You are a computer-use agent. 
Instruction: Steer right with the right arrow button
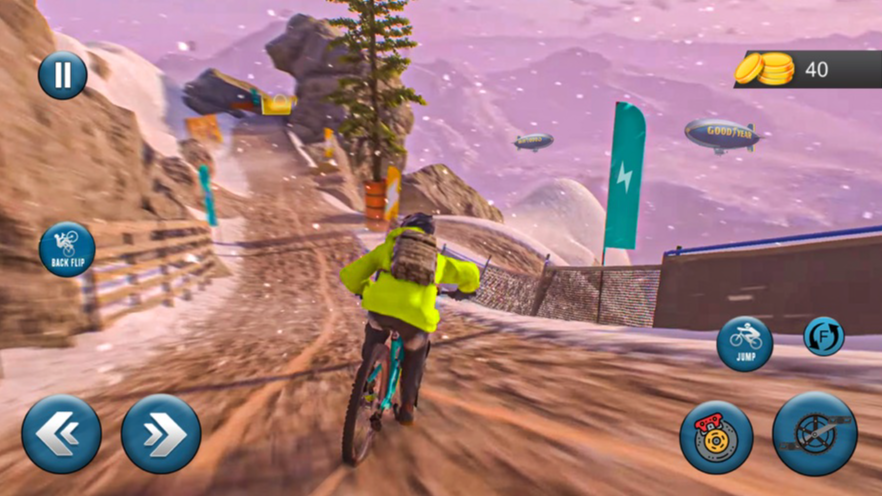tap(161, 434)
